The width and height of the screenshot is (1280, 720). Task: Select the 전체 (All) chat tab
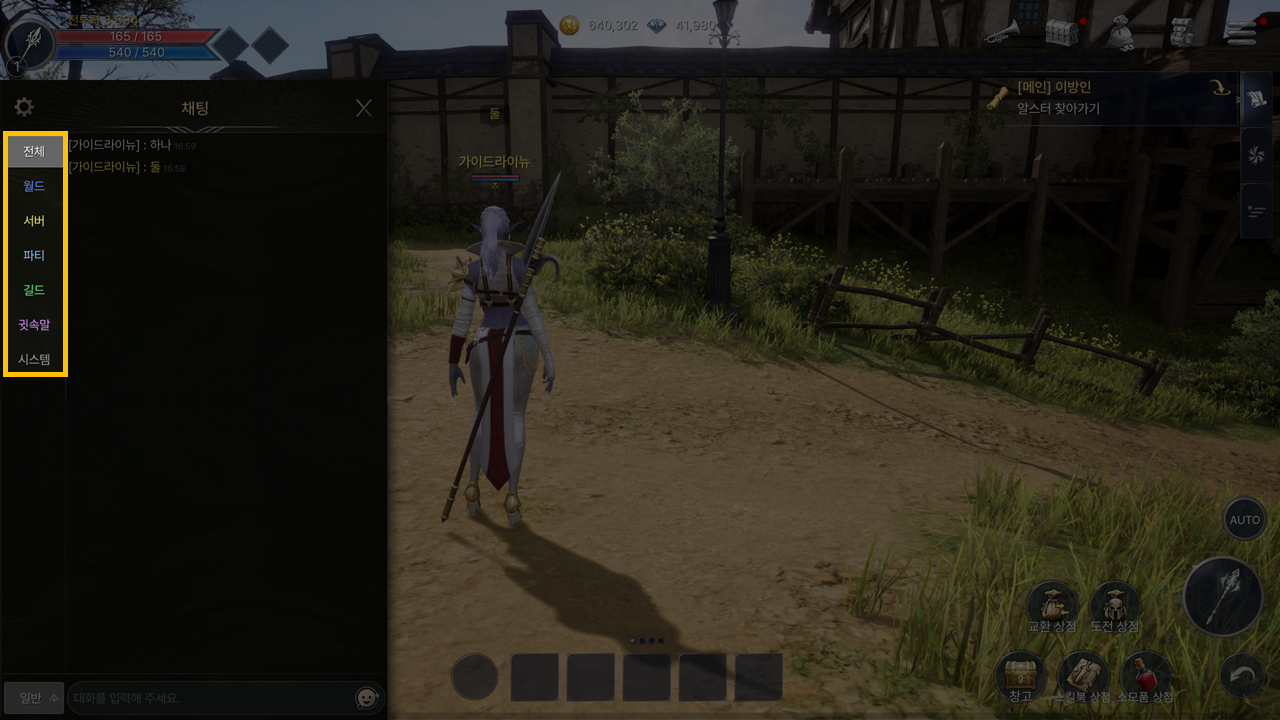point(35,151)
